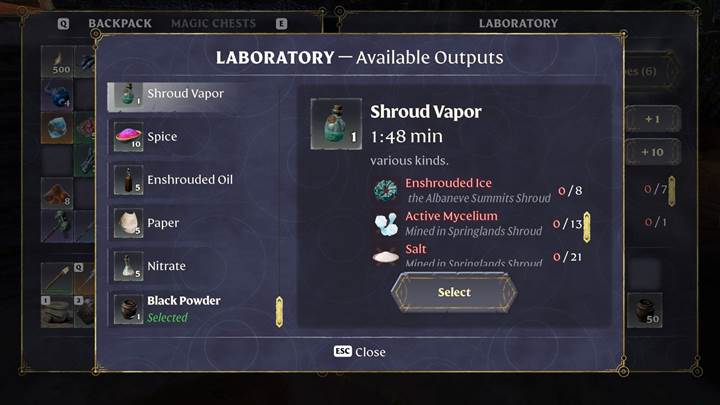Screen dimensions: 720x405
Task: Confirm output with the Select button
Action: click(454, 292)
